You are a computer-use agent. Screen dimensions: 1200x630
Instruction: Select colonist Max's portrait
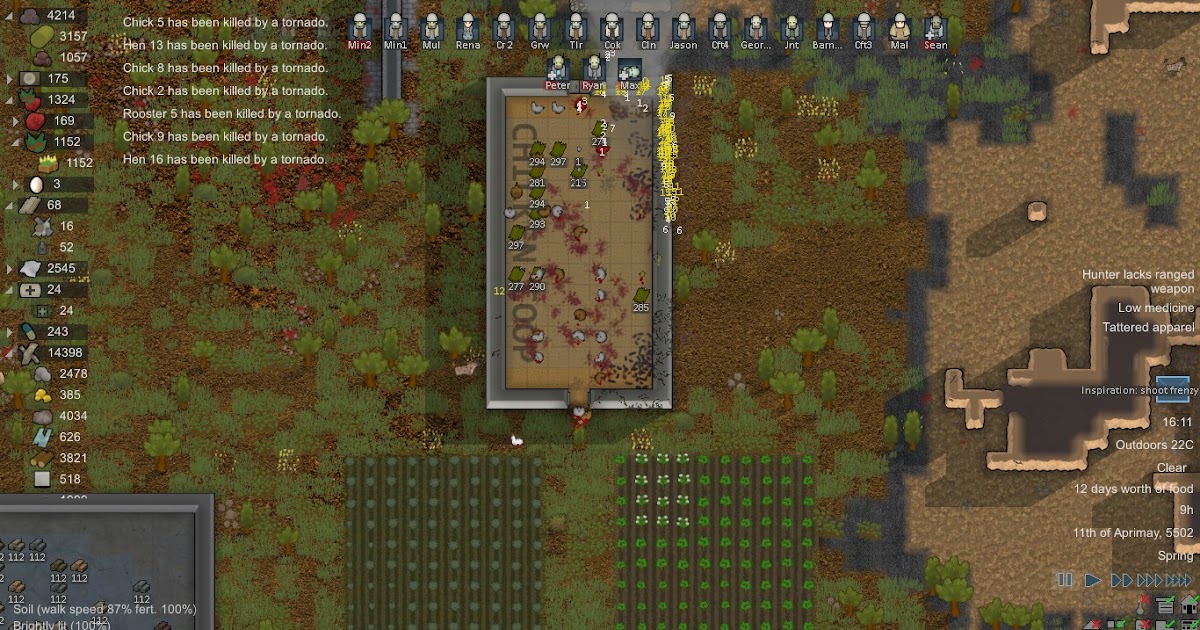tap(630, 70)
